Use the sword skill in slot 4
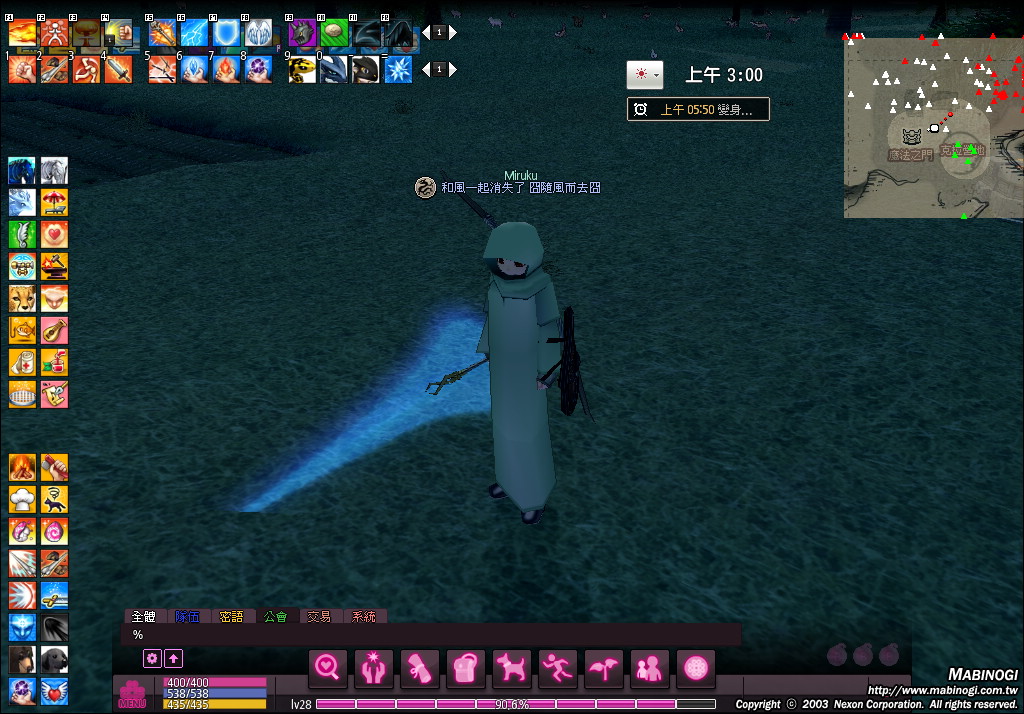Viewport: 1024px width, 714px height. 118,69
